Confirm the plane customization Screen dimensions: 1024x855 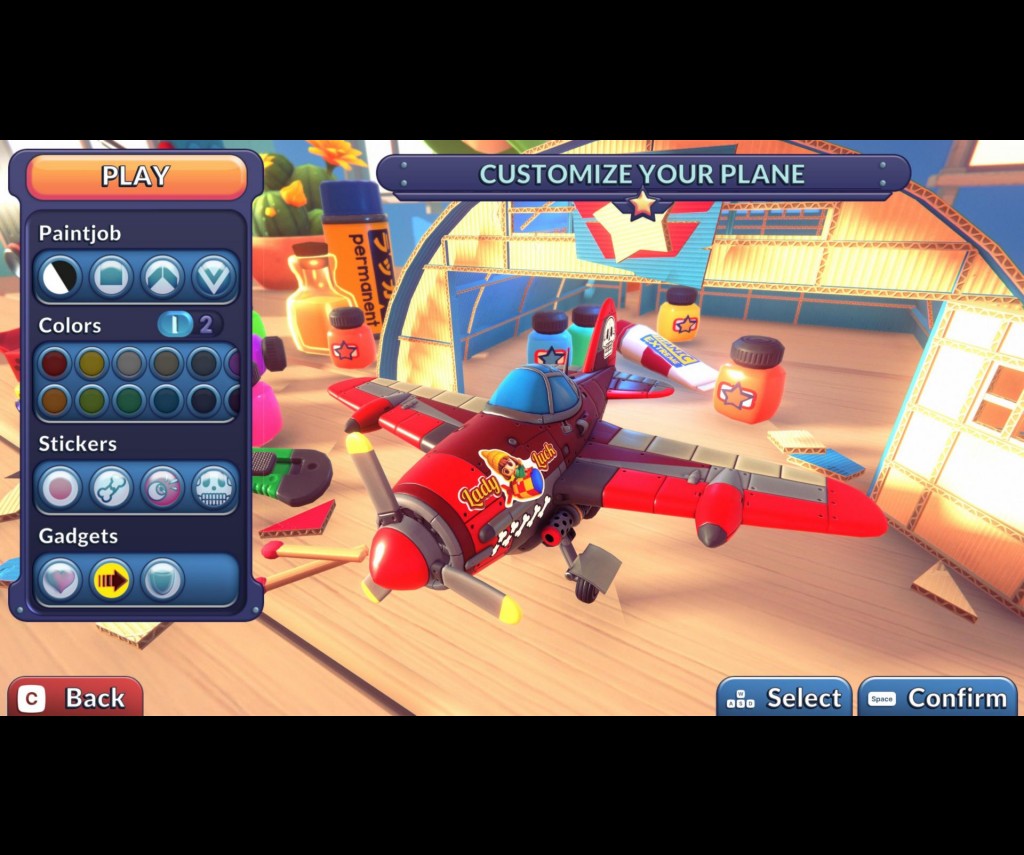point(937,698)
